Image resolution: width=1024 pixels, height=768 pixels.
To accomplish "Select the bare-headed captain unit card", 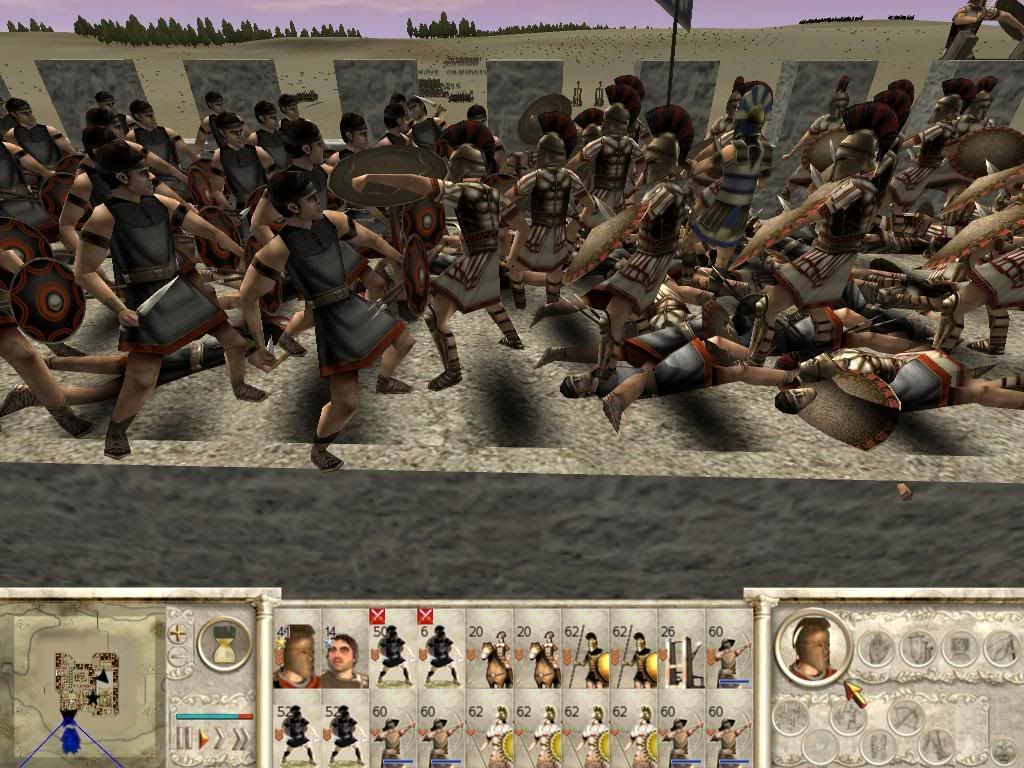I will pos(344,657).
